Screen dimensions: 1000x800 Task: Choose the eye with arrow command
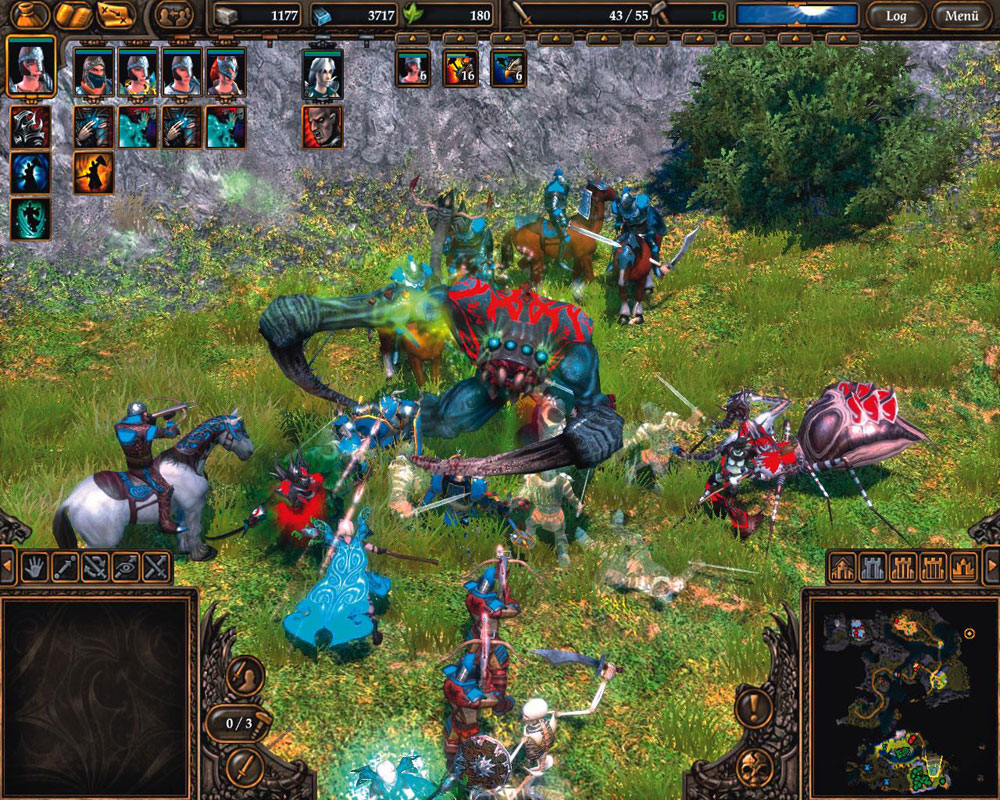point(125,567)
